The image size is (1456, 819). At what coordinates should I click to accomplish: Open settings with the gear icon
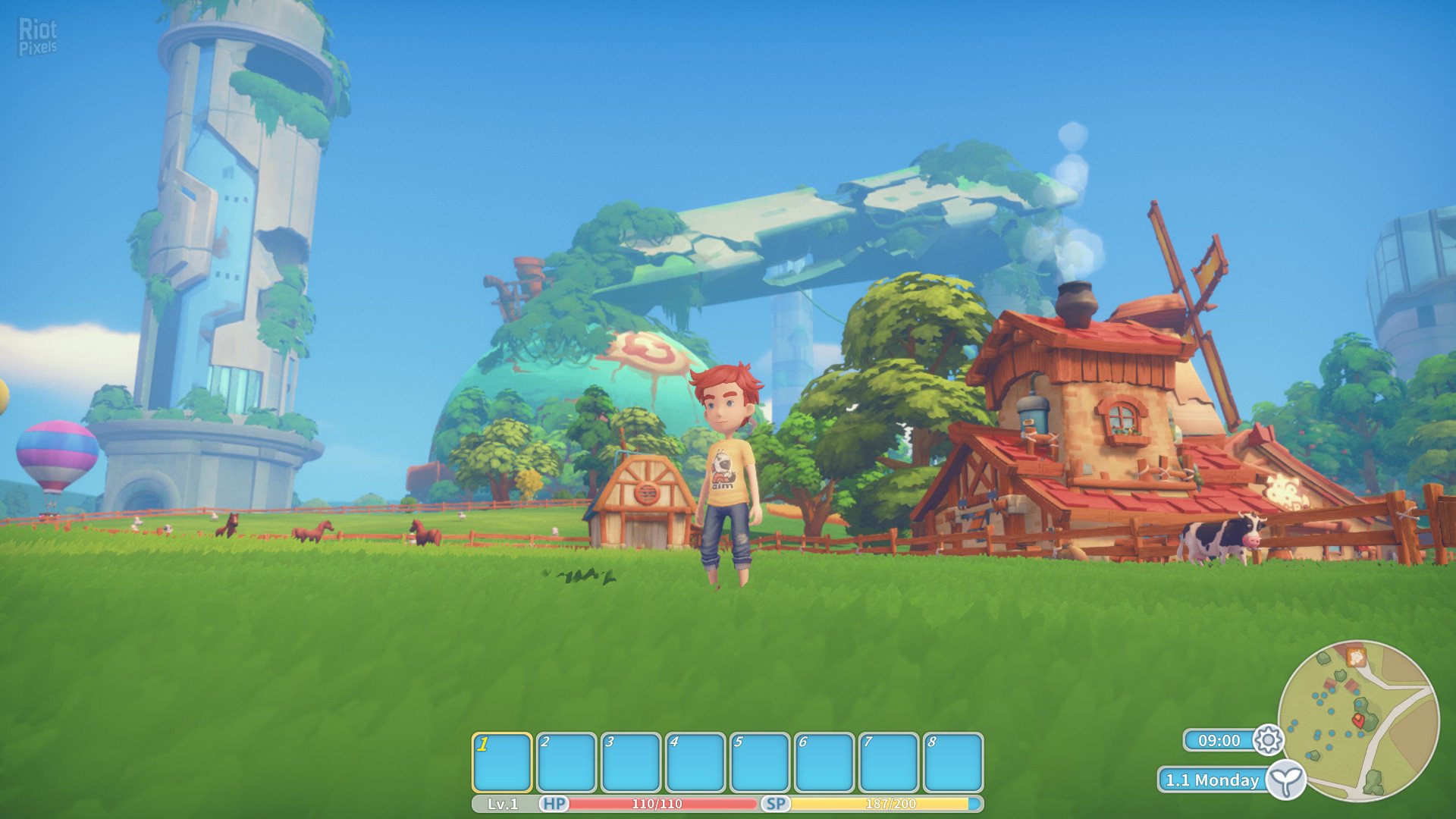click(1268, 739)
